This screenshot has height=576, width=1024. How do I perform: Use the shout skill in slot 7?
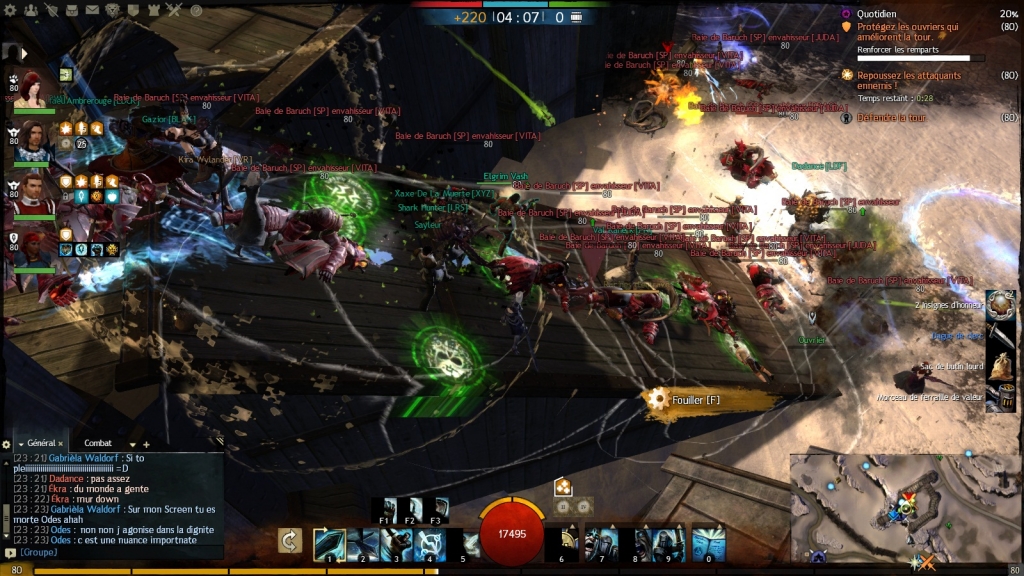pos(601,544)
